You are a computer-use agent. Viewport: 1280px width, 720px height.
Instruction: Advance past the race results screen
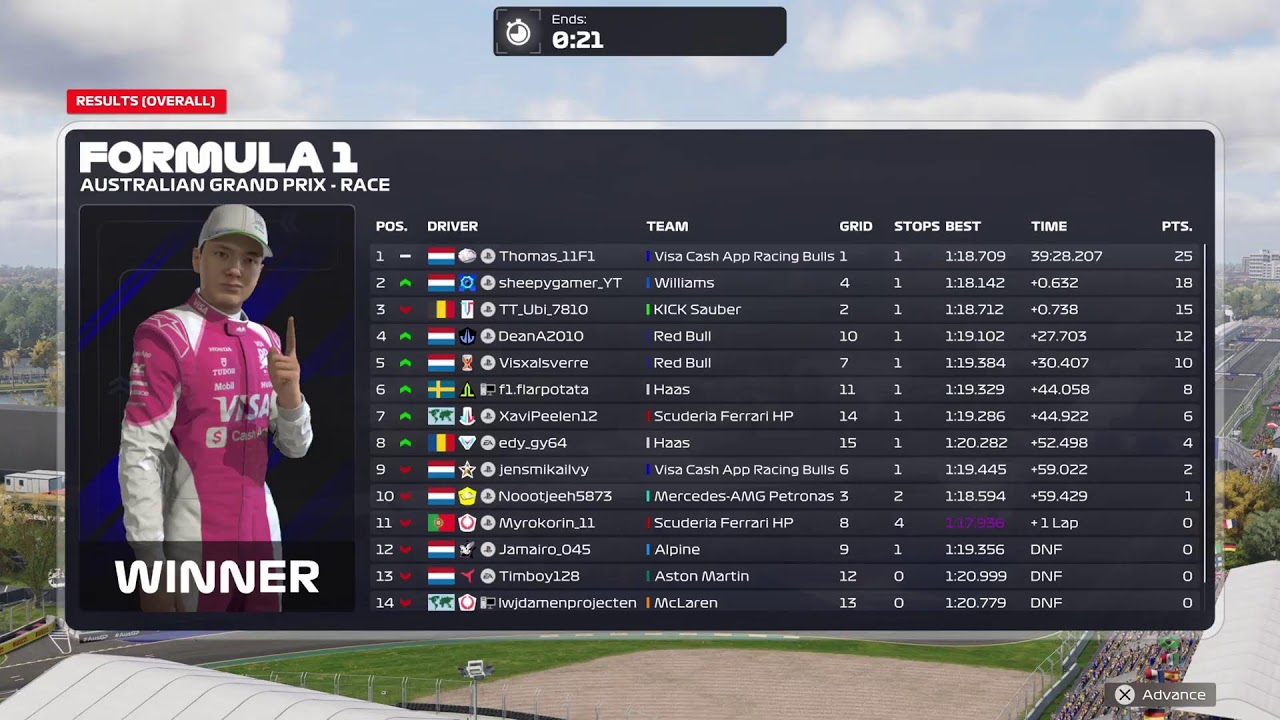[1161, 695]
